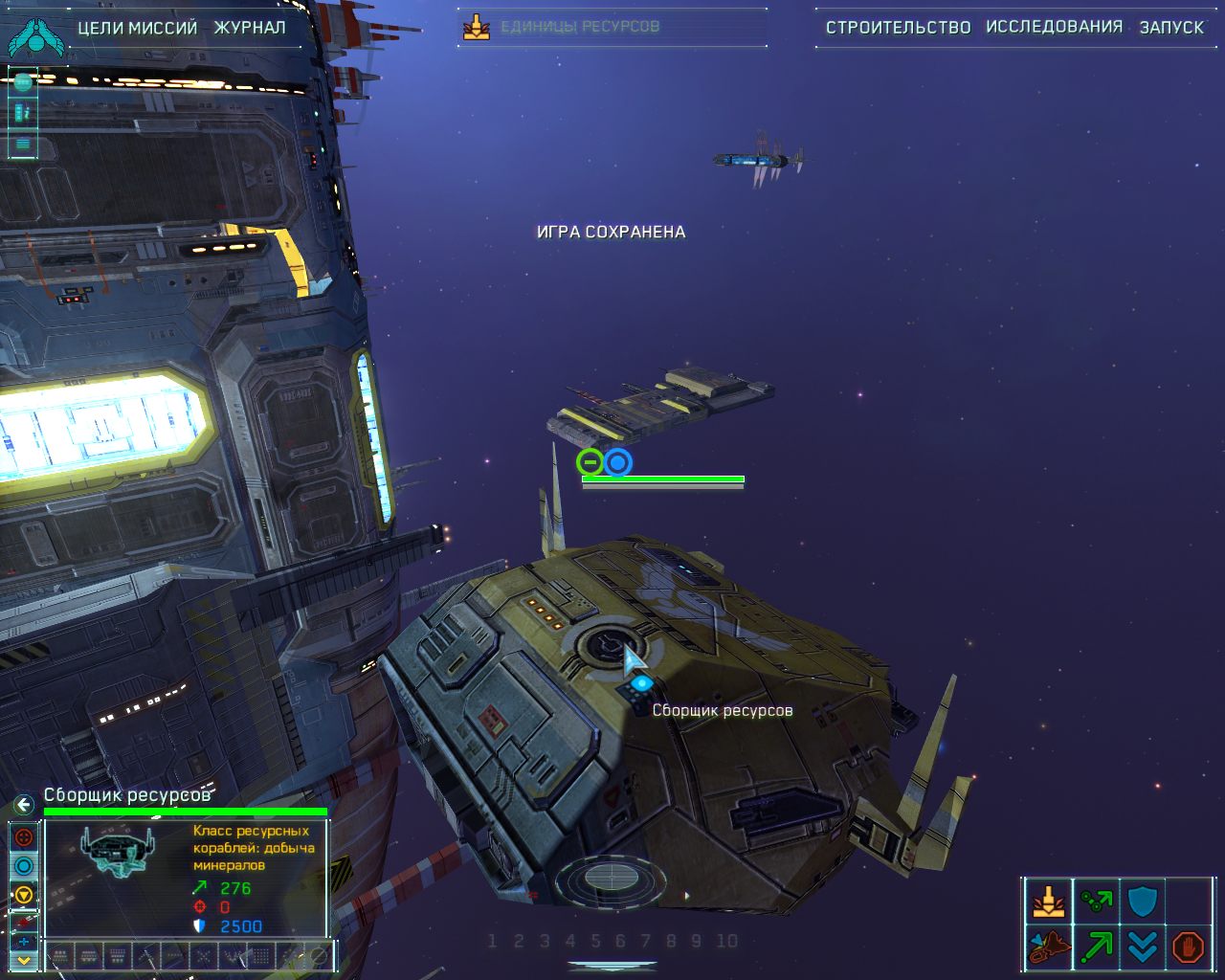Enable defensive stance with blue circle icon
The image size is (1225, 980).
23,865
